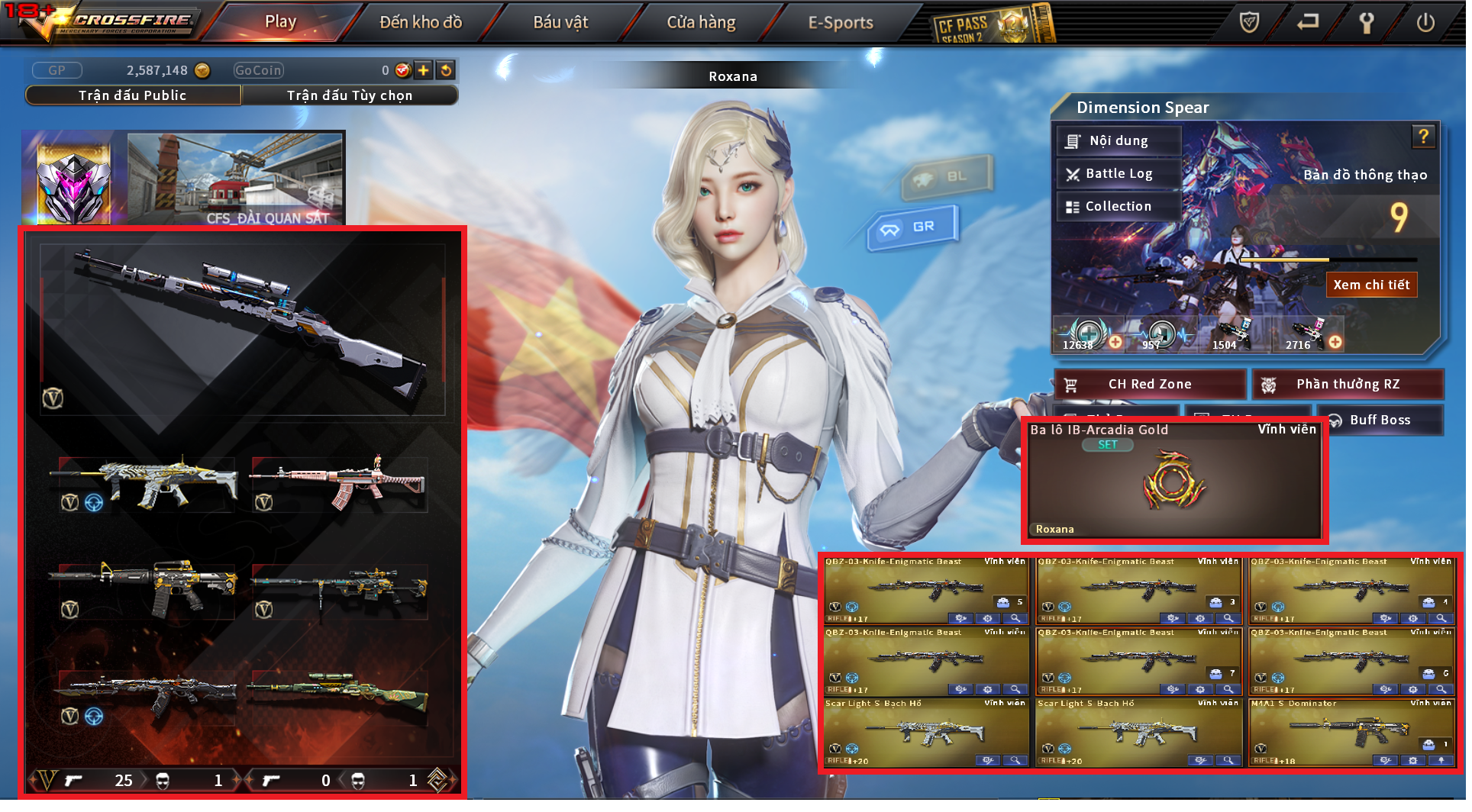Image resolution: width=1472 pixels, height=812 pixels.
Task: Open the Battle Log
Action: [x=1119, y=174]
